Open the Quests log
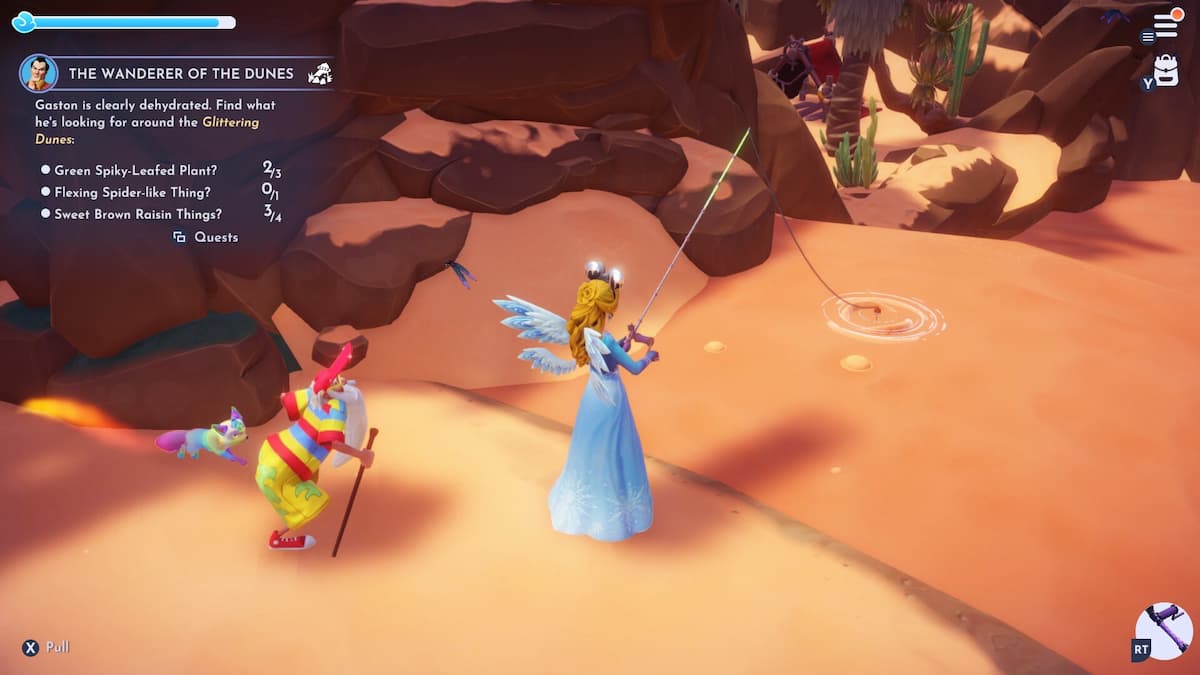This screenshot has width=1200, height=675. click(x=207, y=237)
